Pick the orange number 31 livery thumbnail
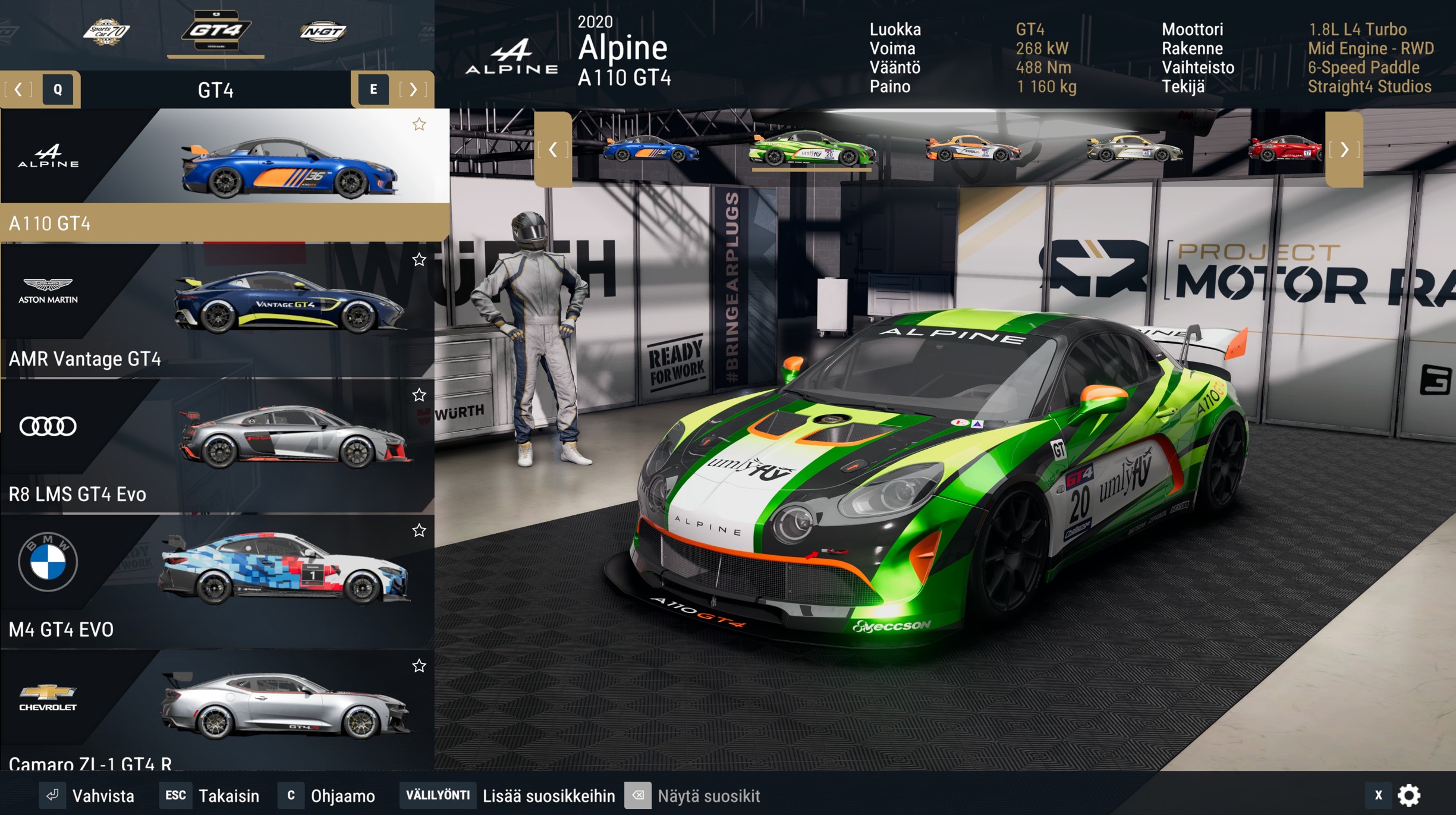 pos(973,149)
